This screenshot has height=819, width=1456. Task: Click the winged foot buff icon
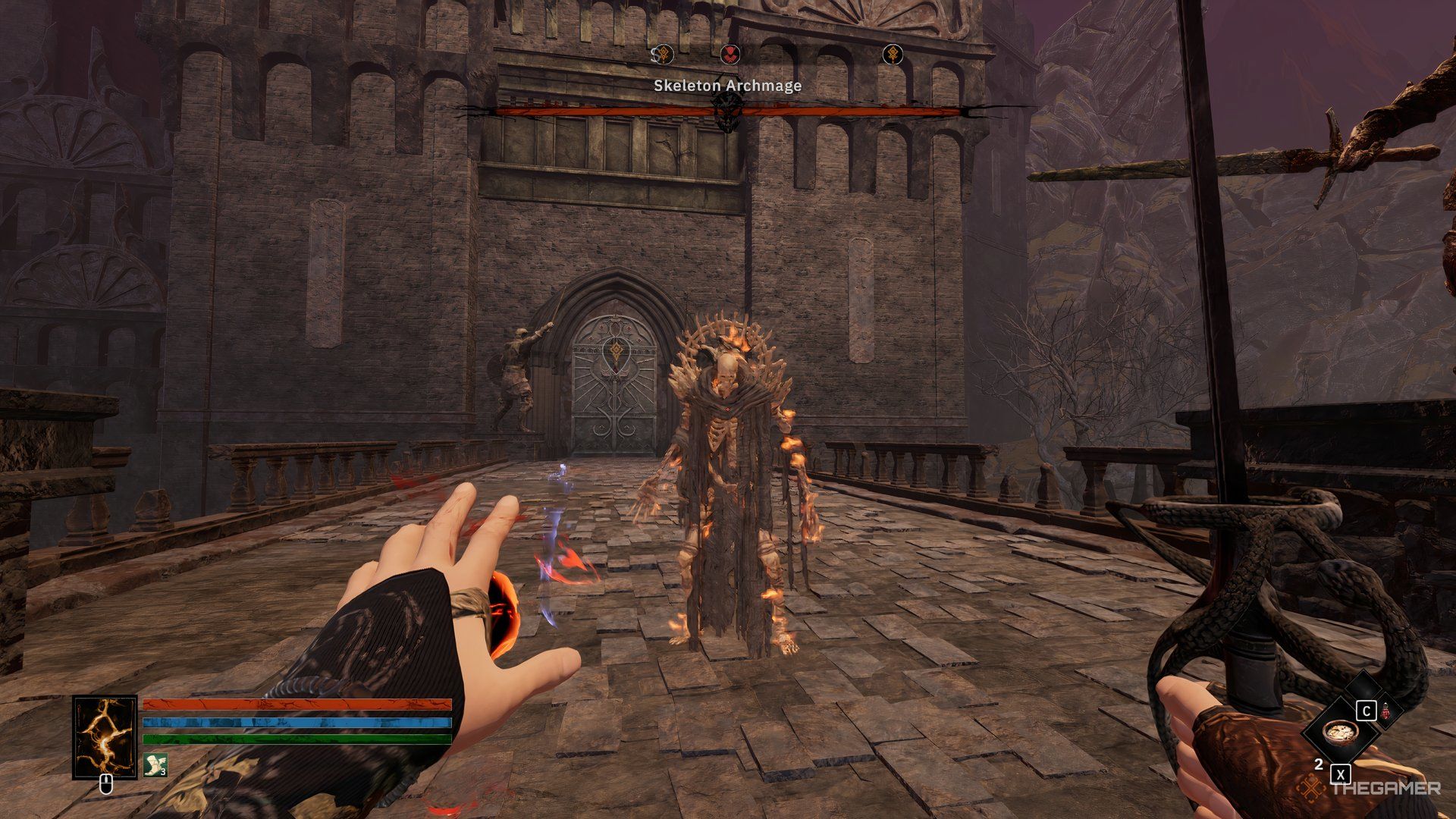155,765
